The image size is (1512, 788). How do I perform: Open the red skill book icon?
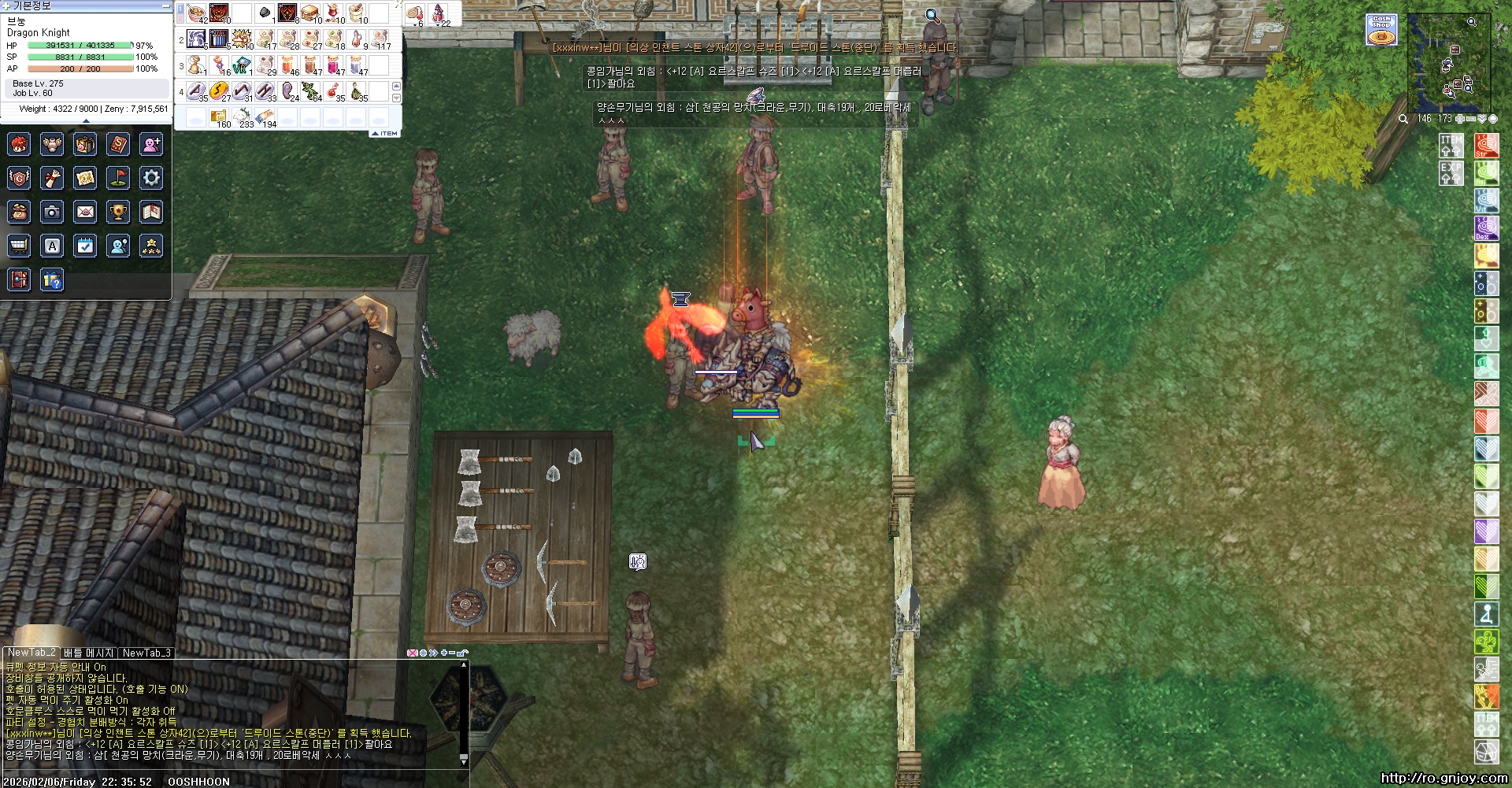(118, 144)
